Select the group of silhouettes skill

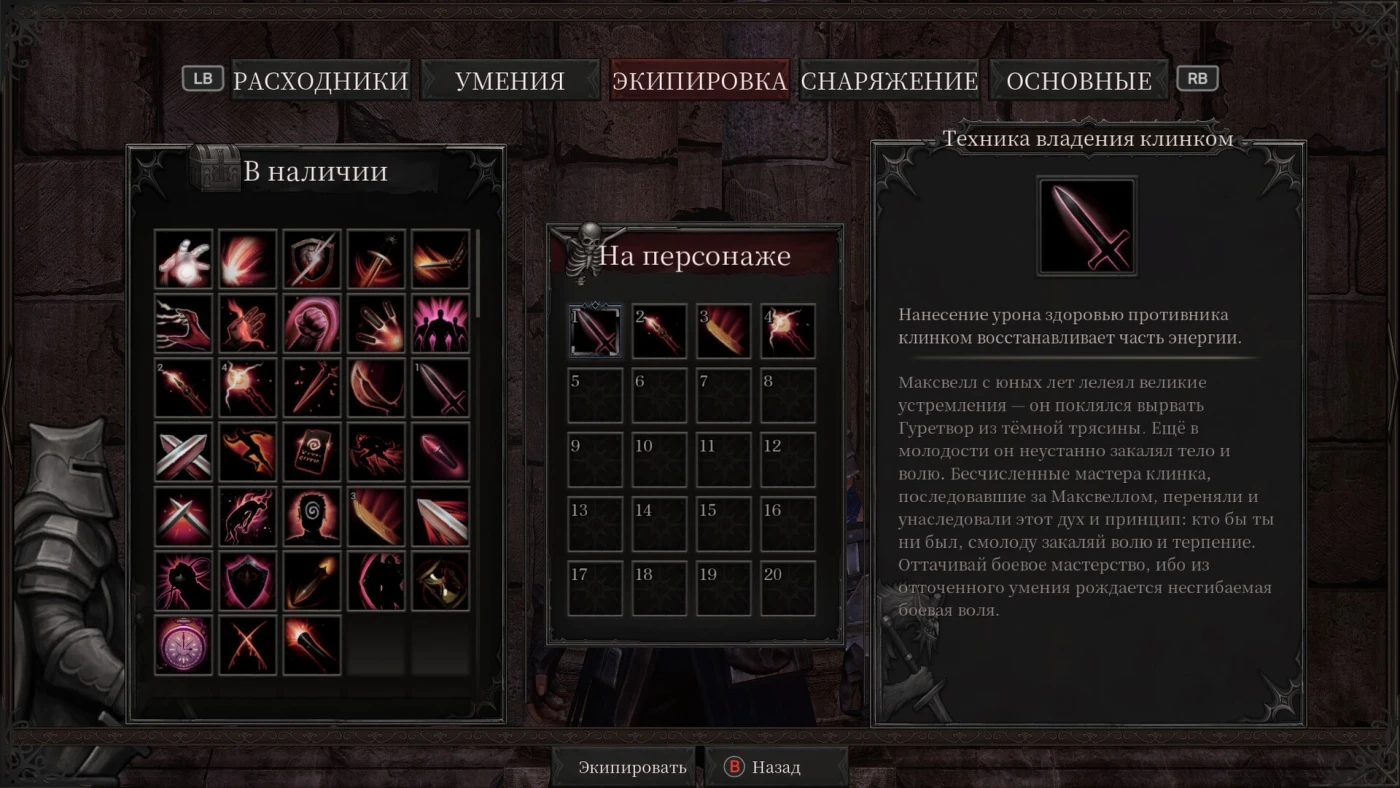click(440, 323)
